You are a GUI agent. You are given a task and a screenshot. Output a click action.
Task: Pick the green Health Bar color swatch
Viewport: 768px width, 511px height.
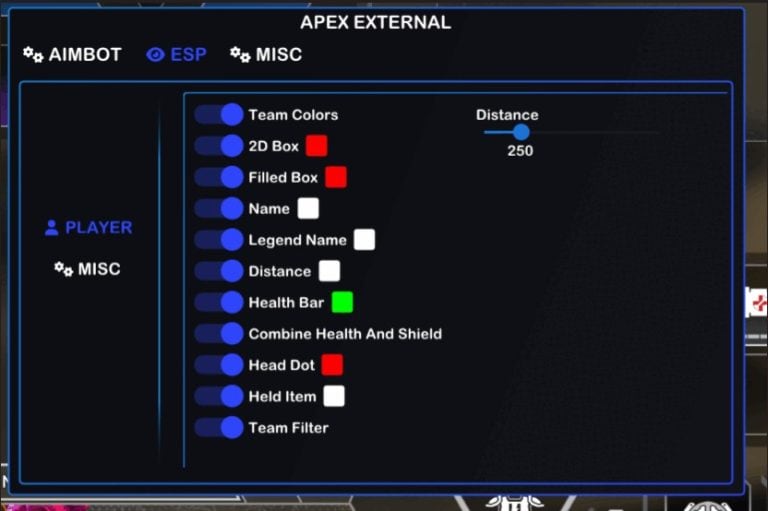click(342, 302)
